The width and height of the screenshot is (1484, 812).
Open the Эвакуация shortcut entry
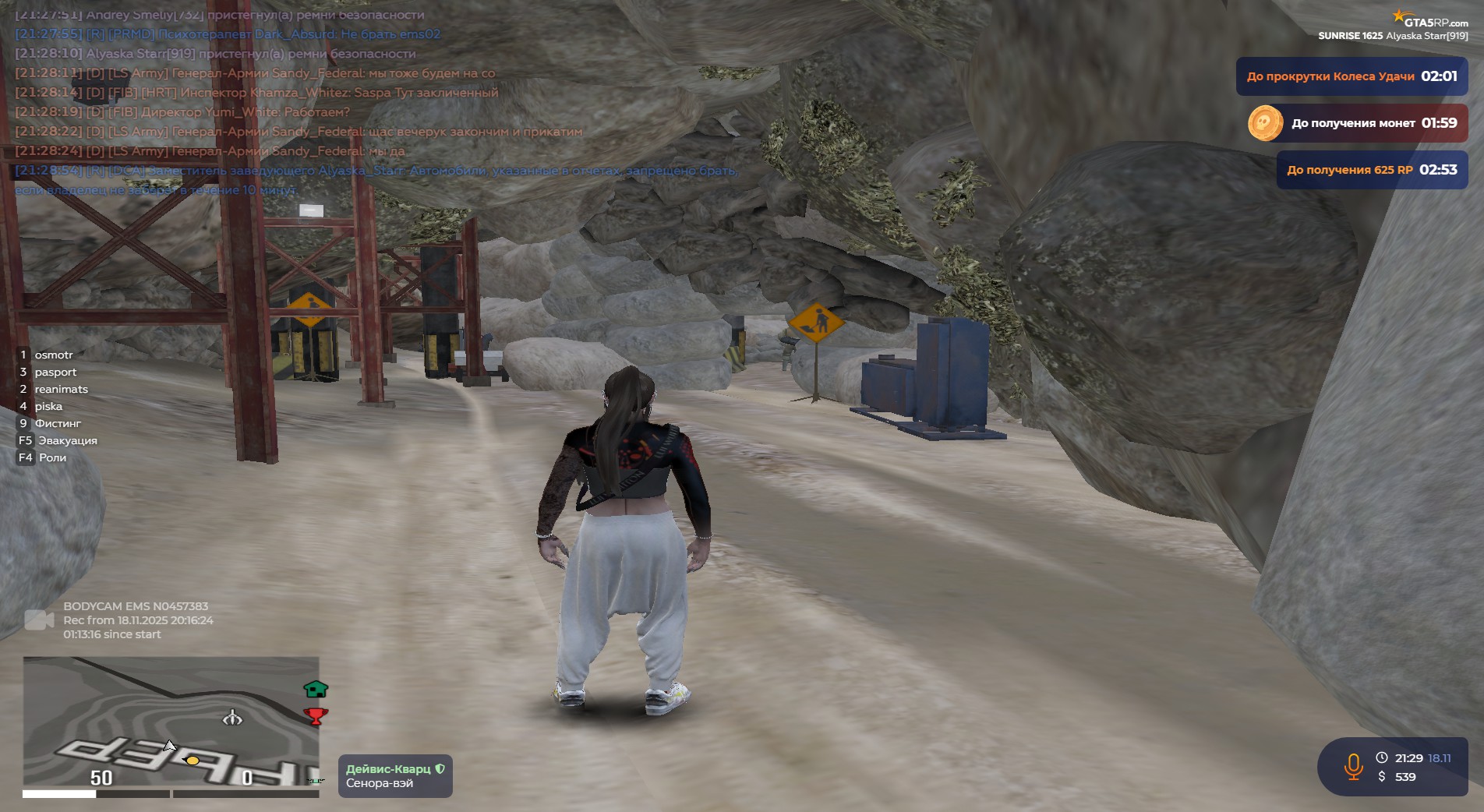pos(67,440)
